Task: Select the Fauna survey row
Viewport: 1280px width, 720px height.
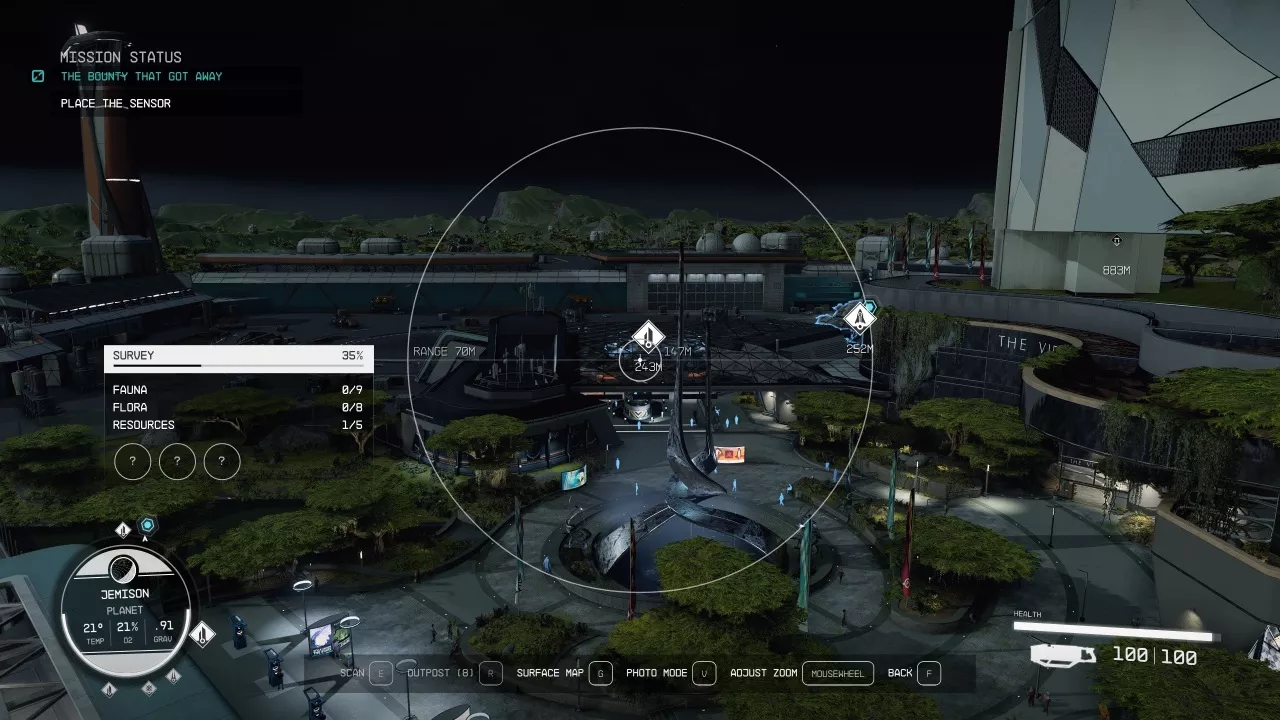Action: pyautogui.click(x=238, y=390)
